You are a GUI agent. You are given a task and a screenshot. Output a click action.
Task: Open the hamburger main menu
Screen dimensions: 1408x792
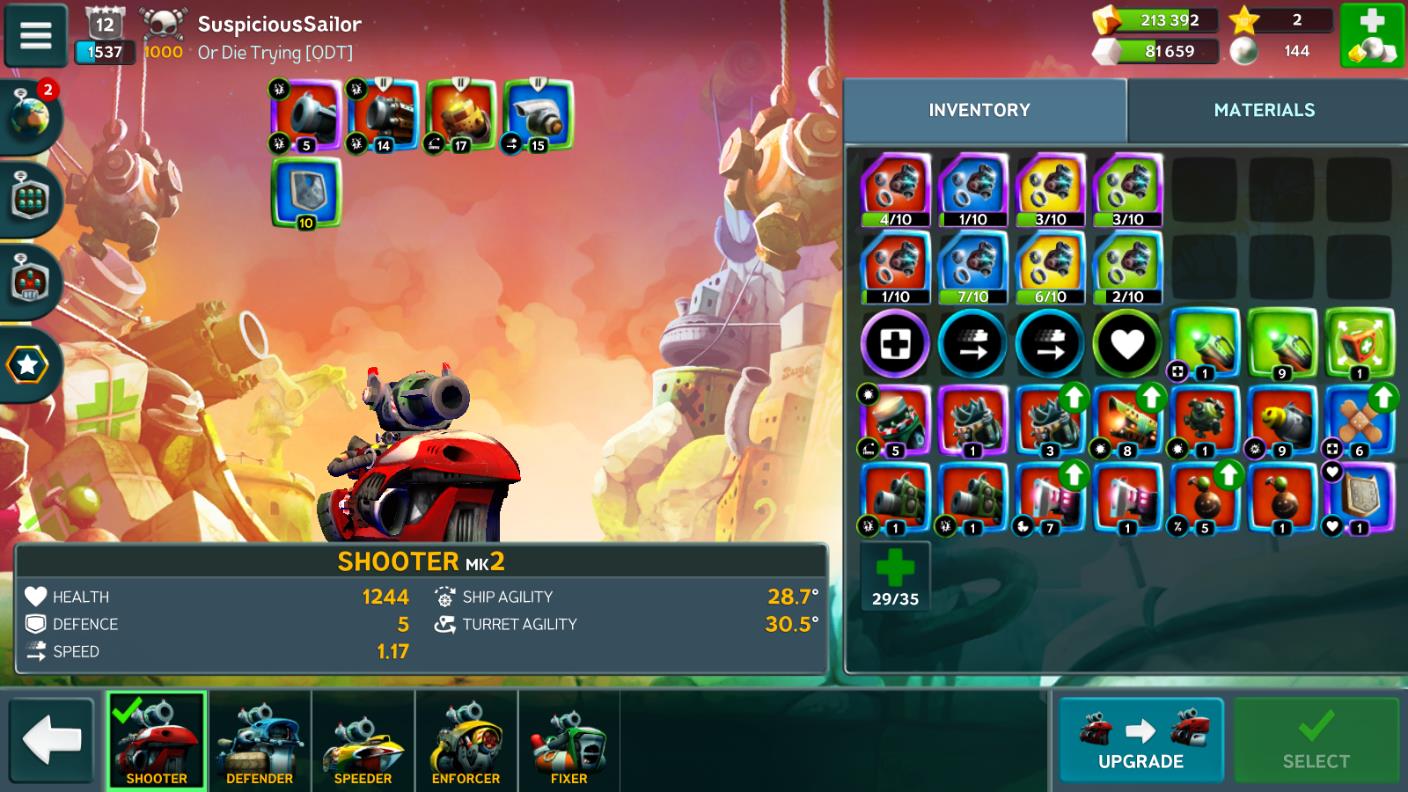click(x=36, y=36)
